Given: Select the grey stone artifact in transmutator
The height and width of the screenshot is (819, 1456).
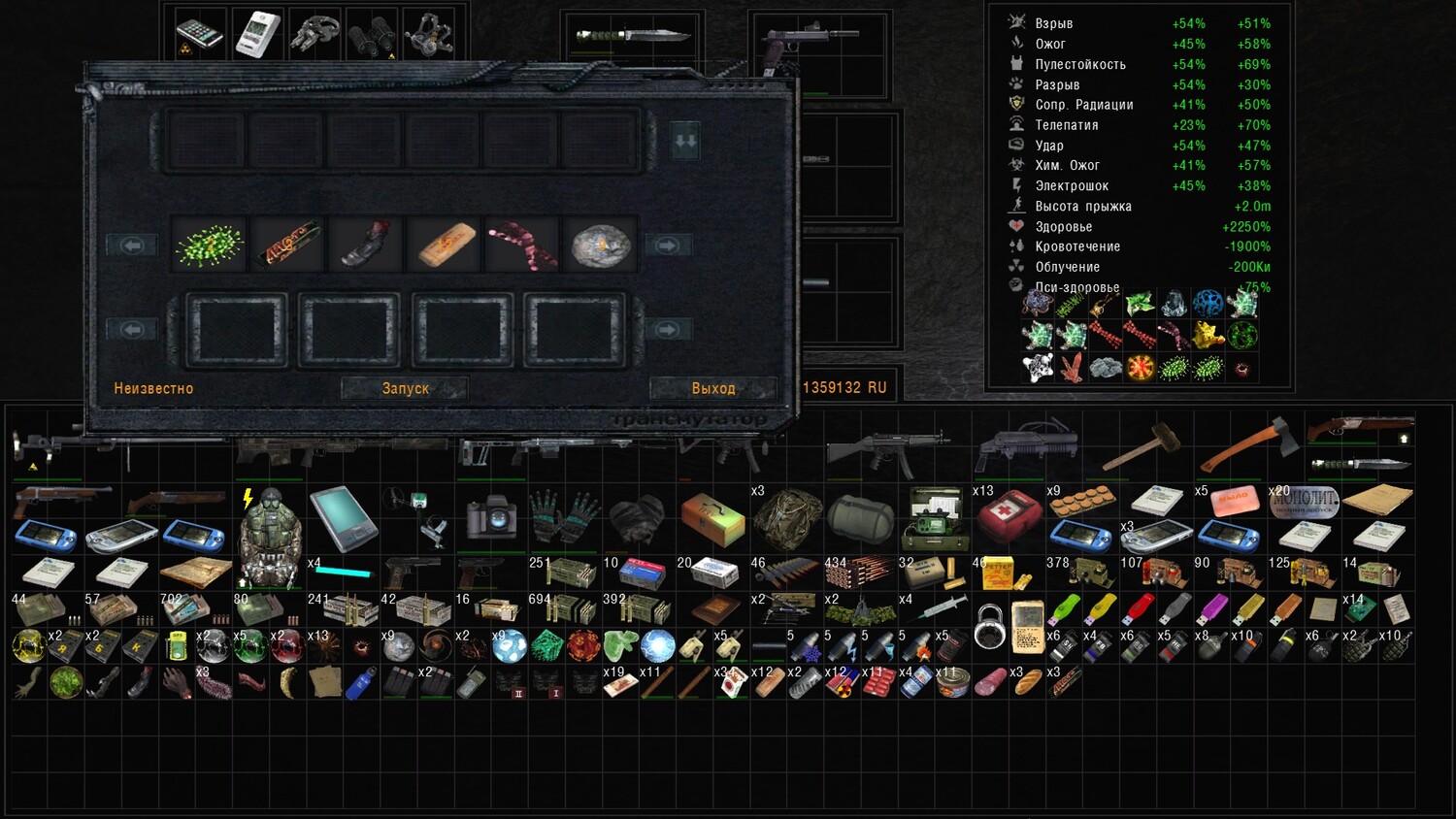Looking at the screenshot, I should 600,246.
